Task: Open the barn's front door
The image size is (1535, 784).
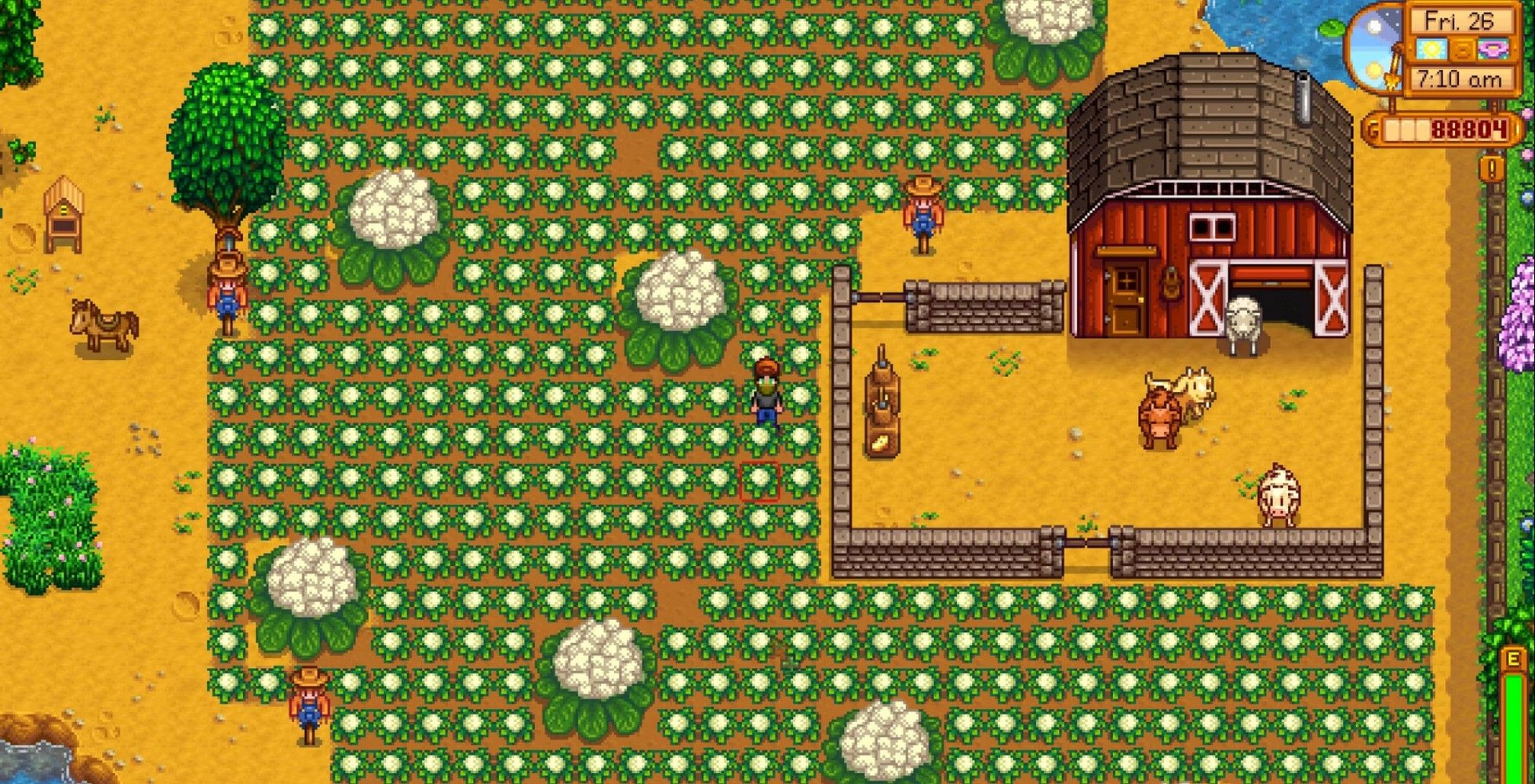Action: tap(1125, 297)
